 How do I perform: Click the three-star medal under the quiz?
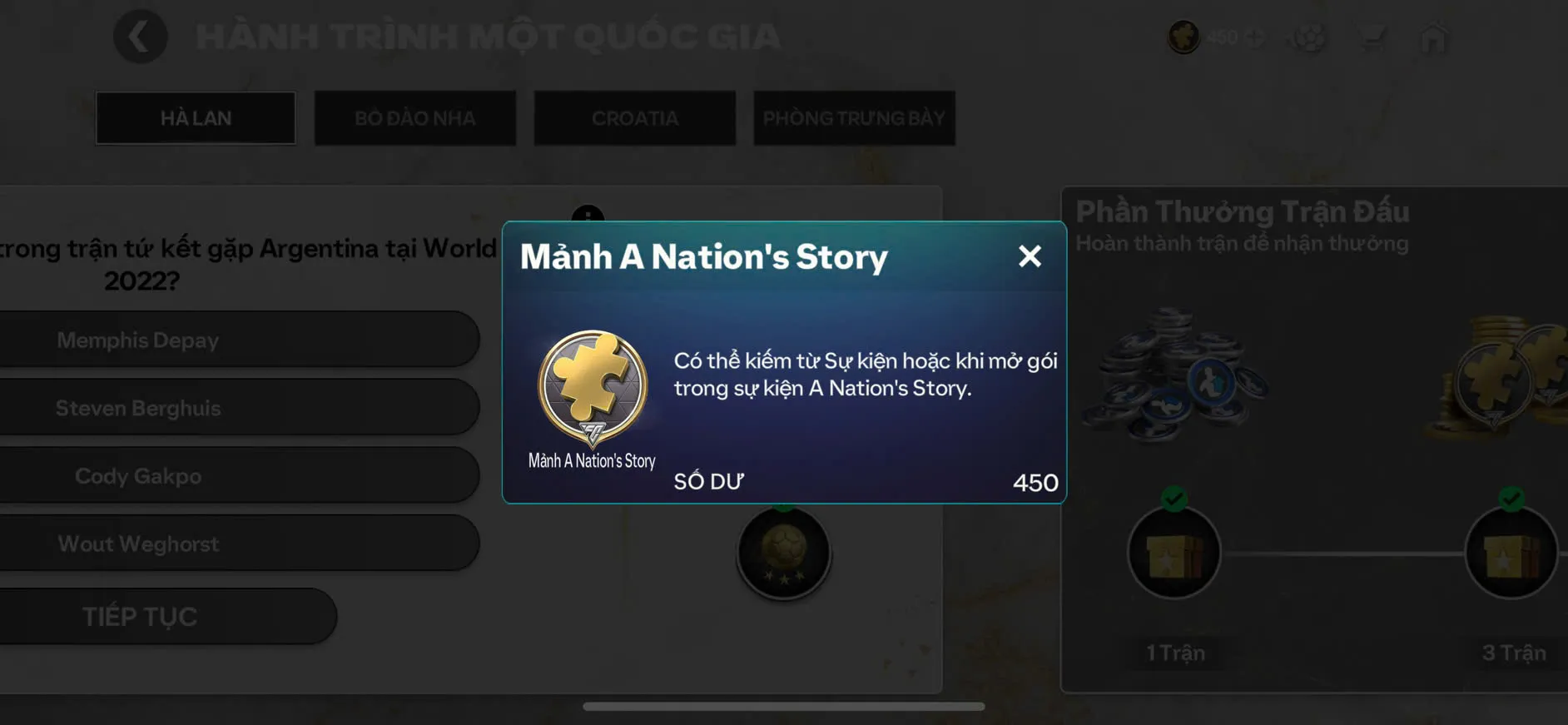tap(782, 554)
